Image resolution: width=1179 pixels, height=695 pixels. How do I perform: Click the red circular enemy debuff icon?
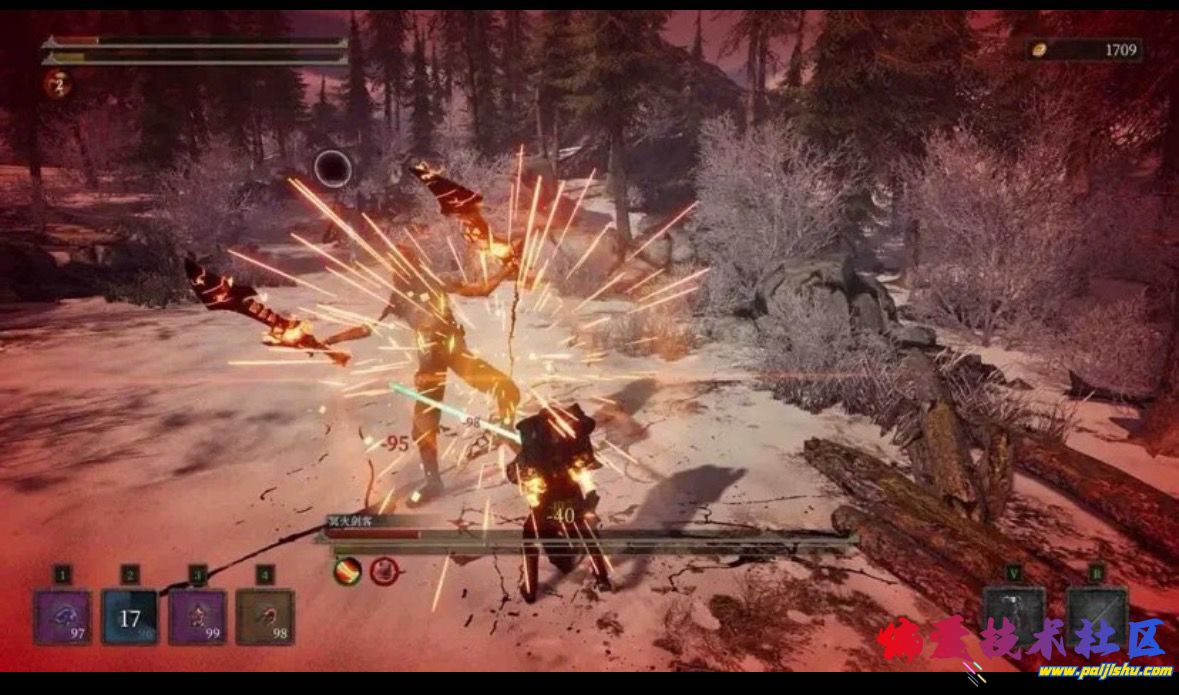click(384, 571)
